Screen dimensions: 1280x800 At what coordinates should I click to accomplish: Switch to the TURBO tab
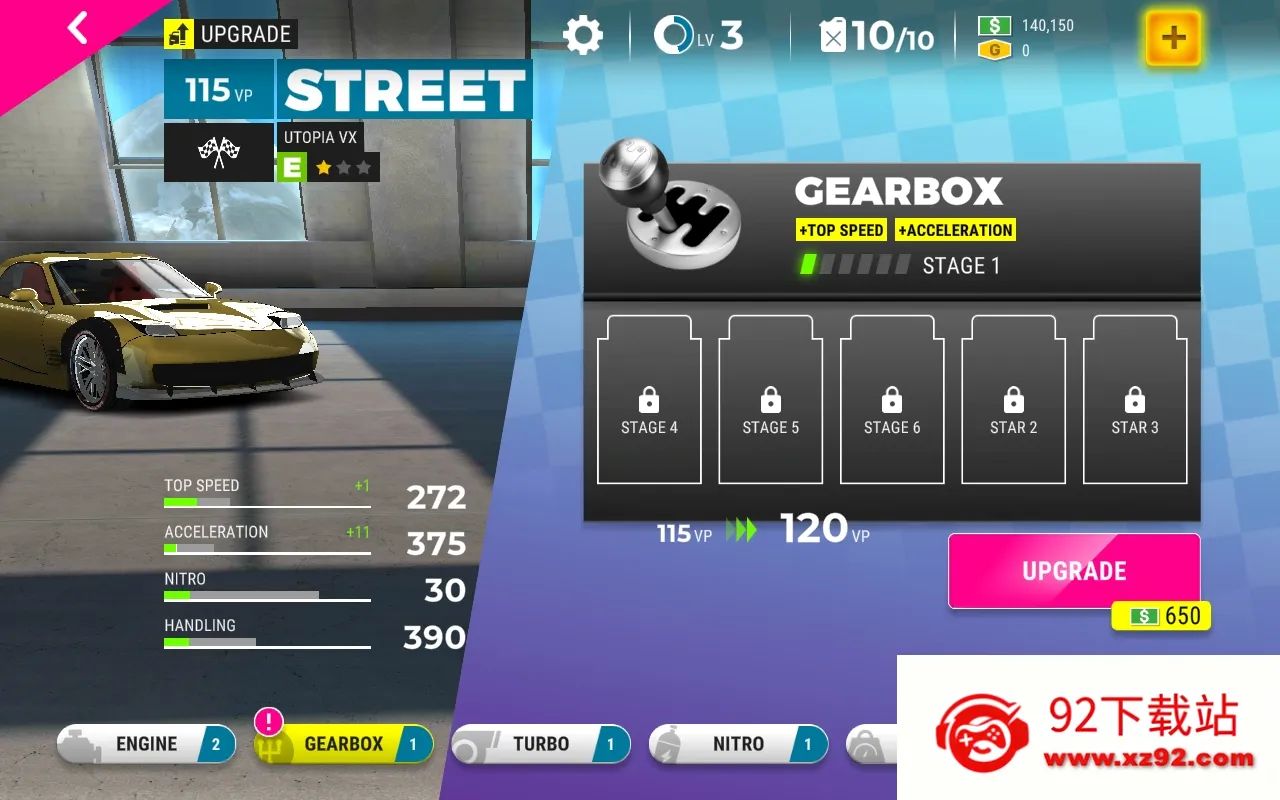pos(540,743)
